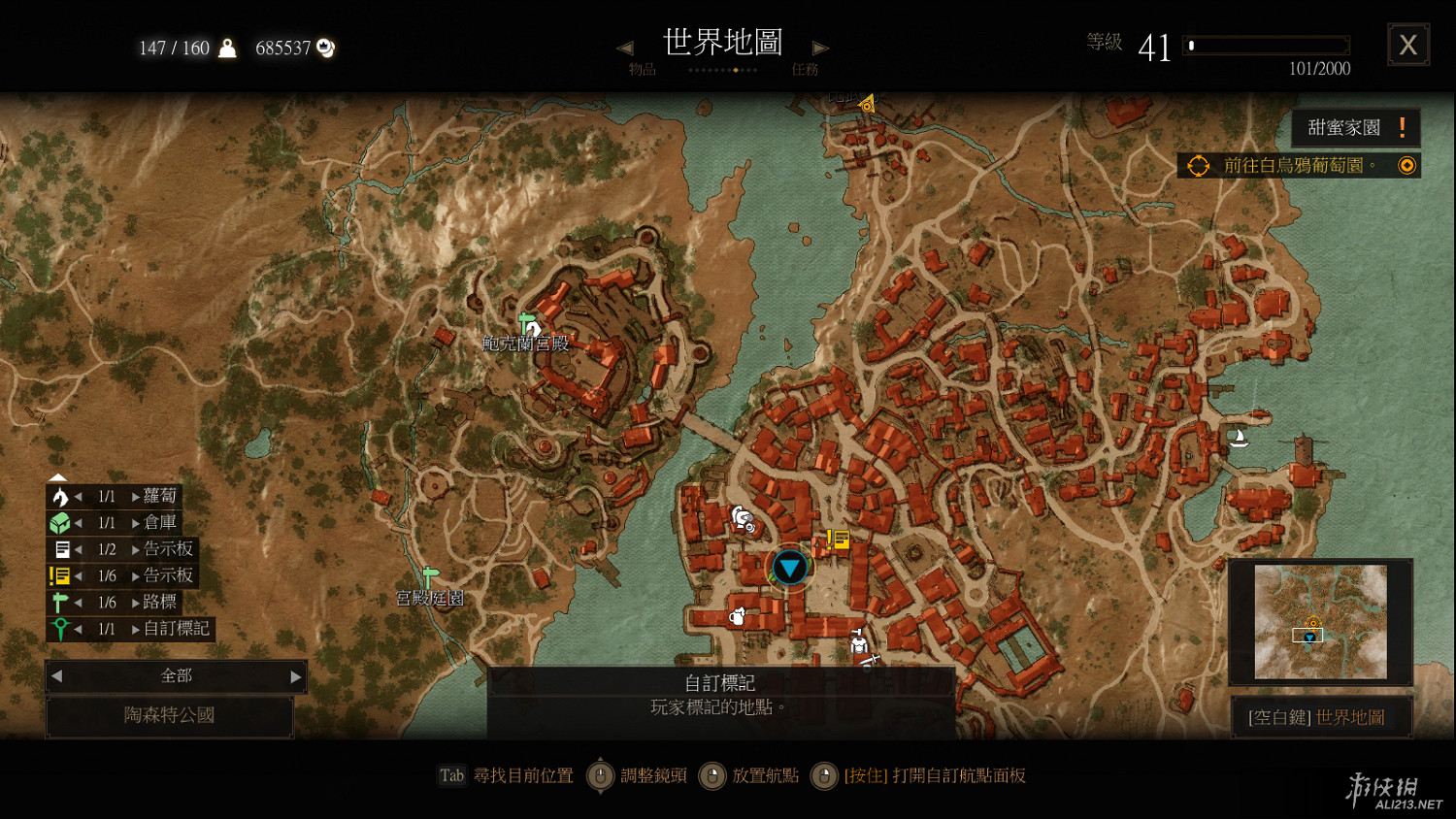The width and height of the screenshot is (1456, 819).
Task: Open next category with the 全部 right arrow
Action: tap(296, 676)
